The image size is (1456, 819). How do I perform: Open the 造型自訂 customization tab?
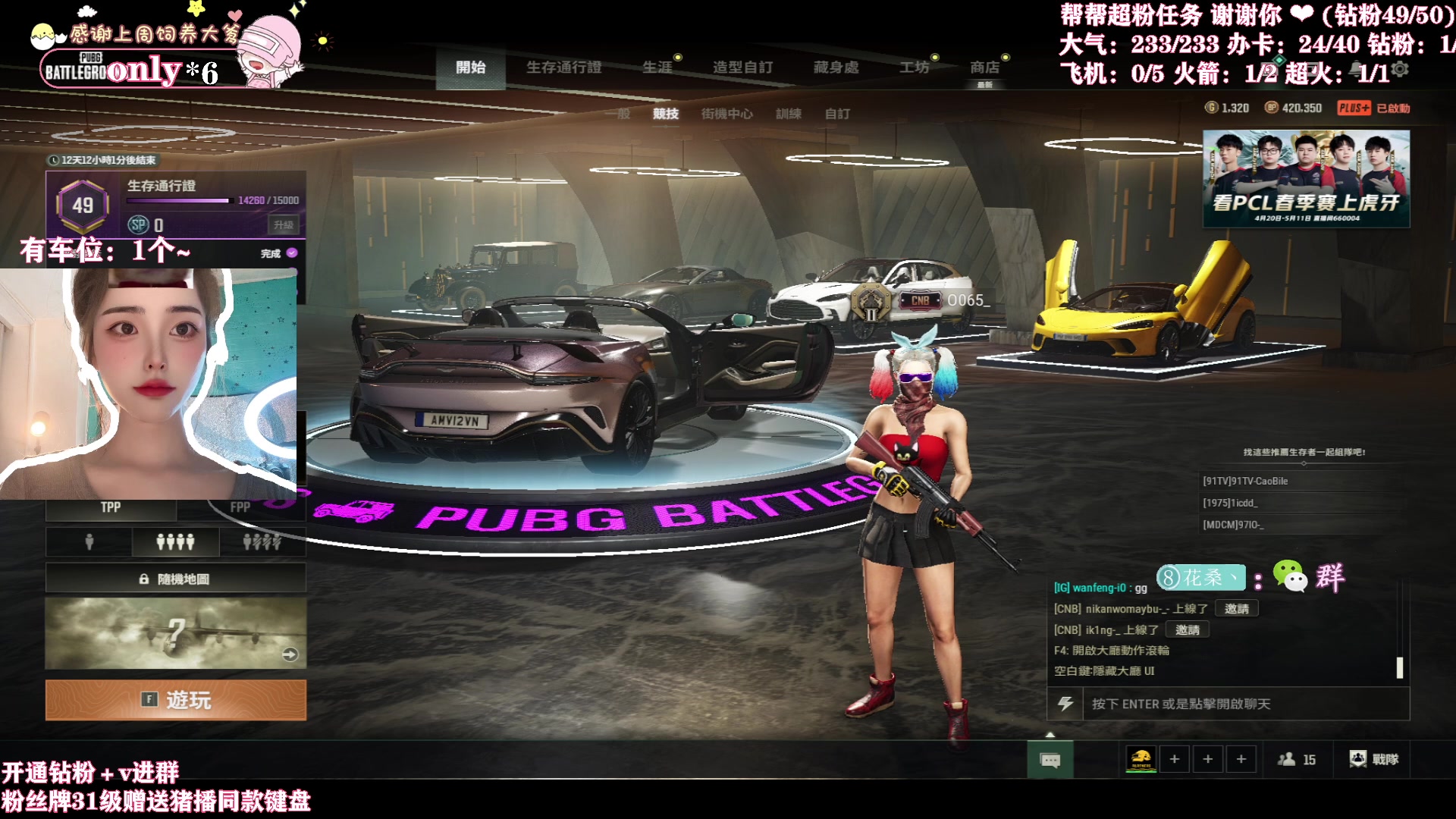coord(742,67)
